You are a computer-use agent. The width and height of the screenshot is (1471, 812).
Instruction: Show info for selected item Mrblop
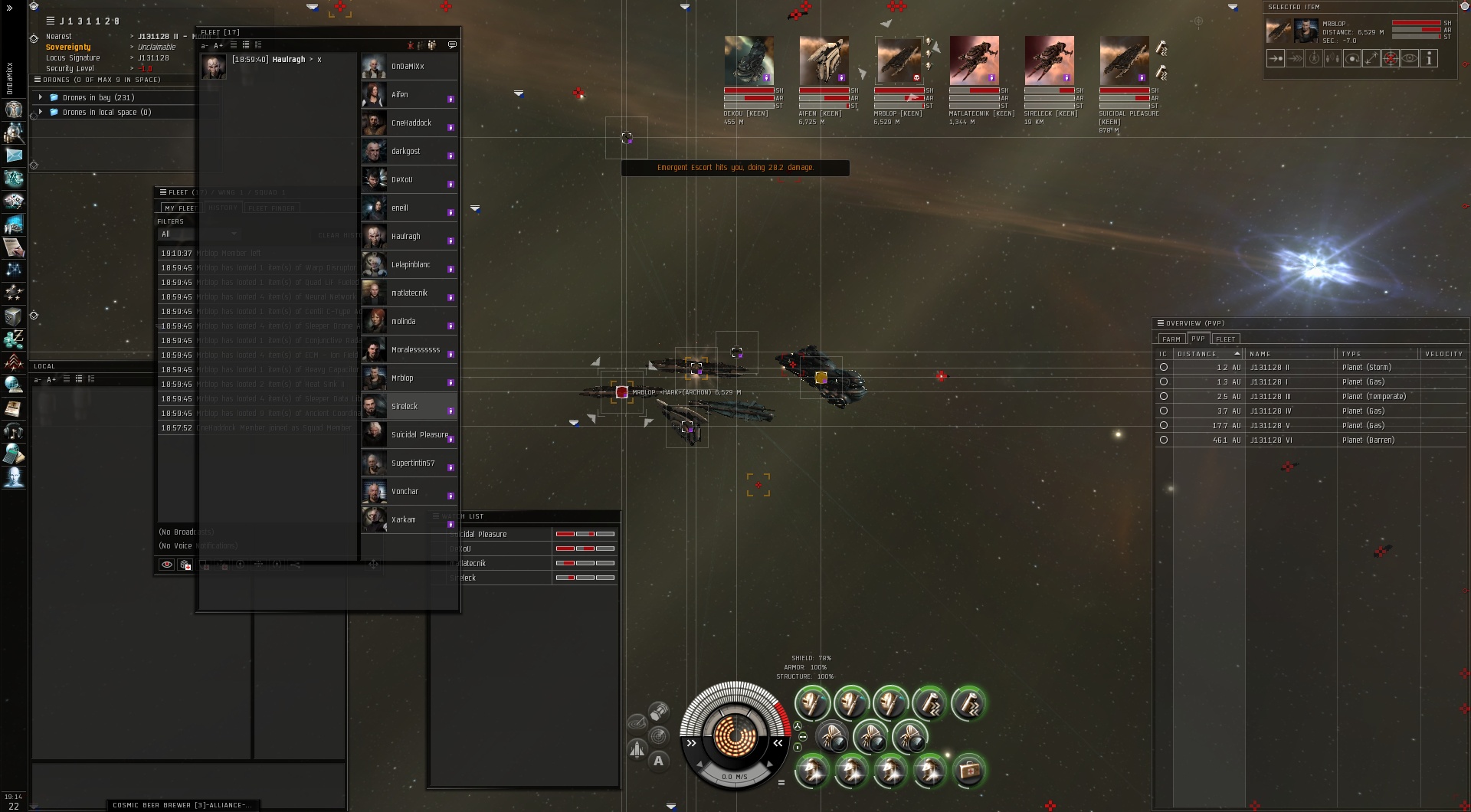tap(1428, 59)
